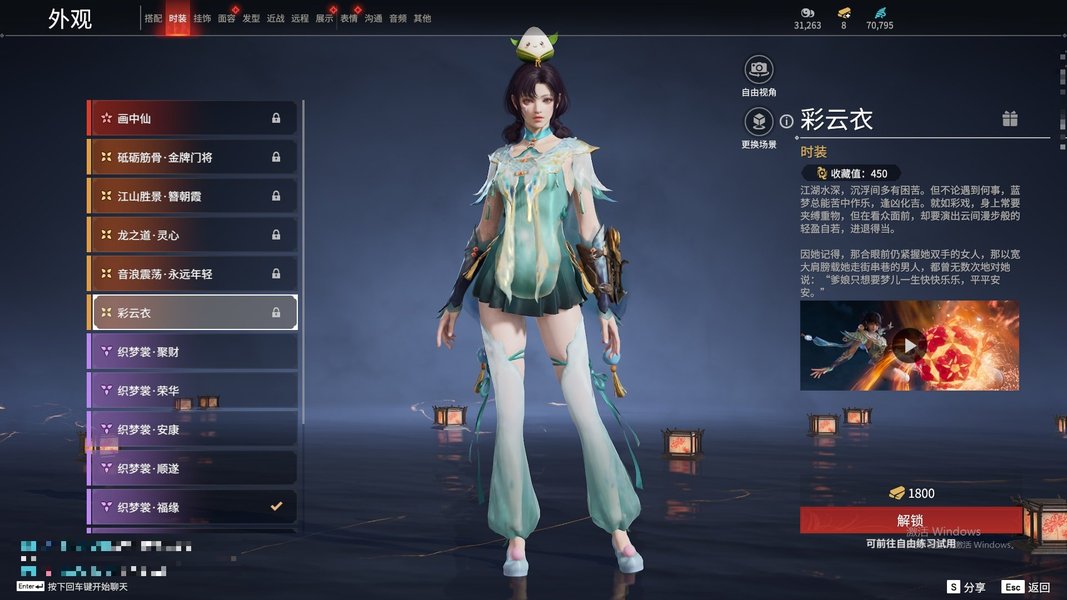1067x600 pixels.
Task: Unlock the outfit with the red 解锁 button
Action: 910,520
